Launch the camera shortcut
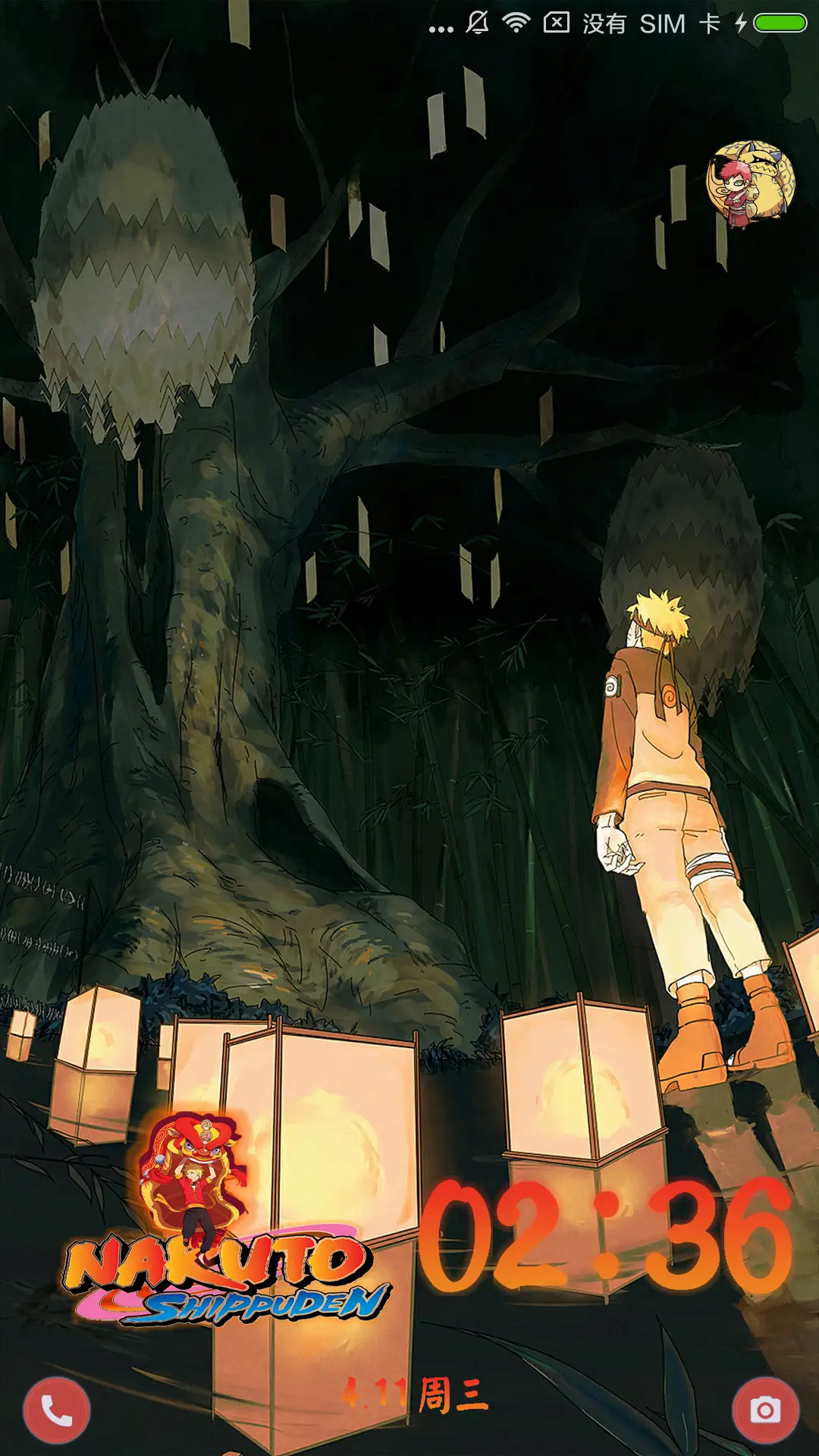 click(765, 1410)
